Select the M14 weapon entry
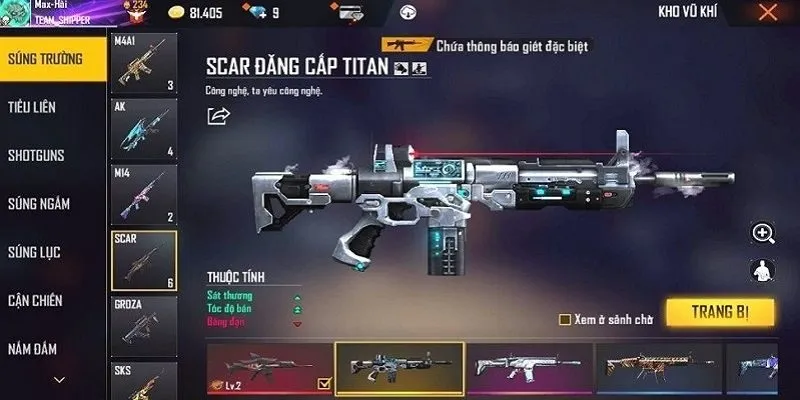The image size is (800, 400). coord(143,195)
